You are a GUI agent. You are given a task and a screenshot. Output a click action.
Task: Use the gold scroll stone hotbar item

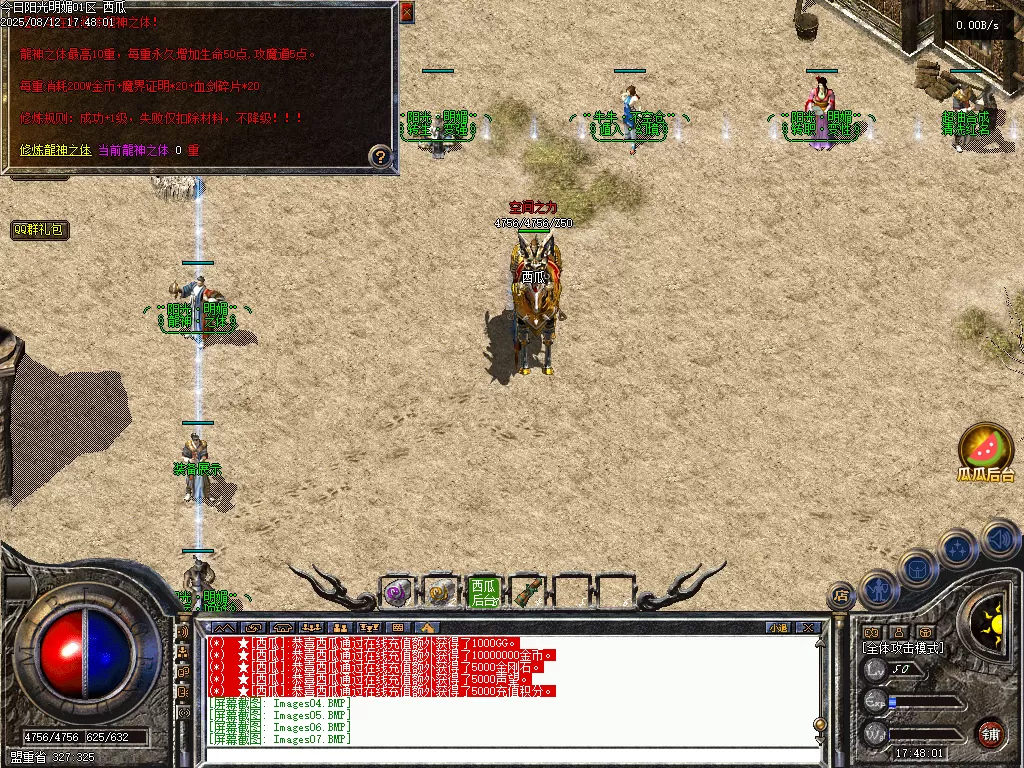[439, 593]
